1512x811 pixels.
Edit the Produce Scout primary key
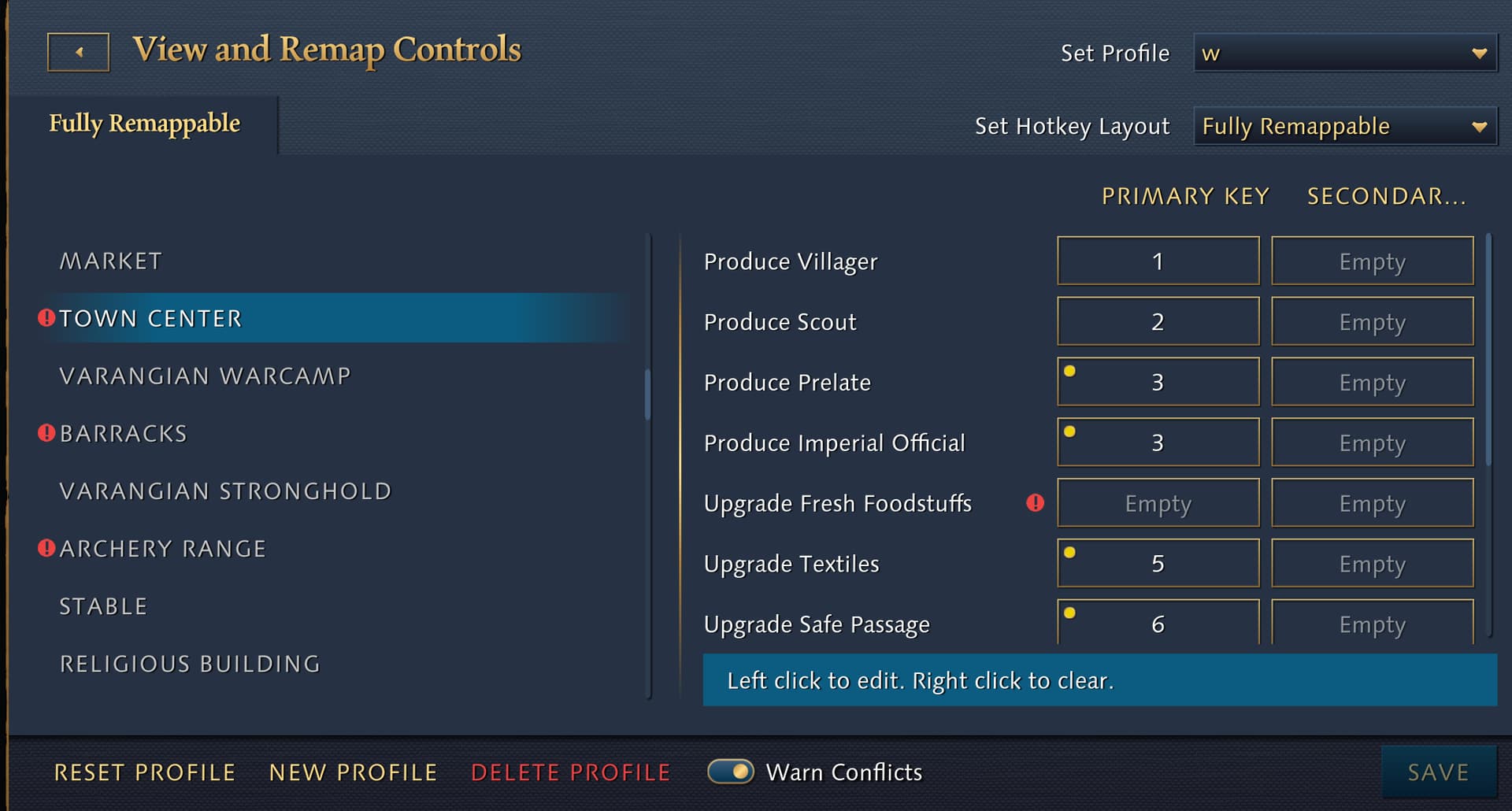tap(1158, 322)
